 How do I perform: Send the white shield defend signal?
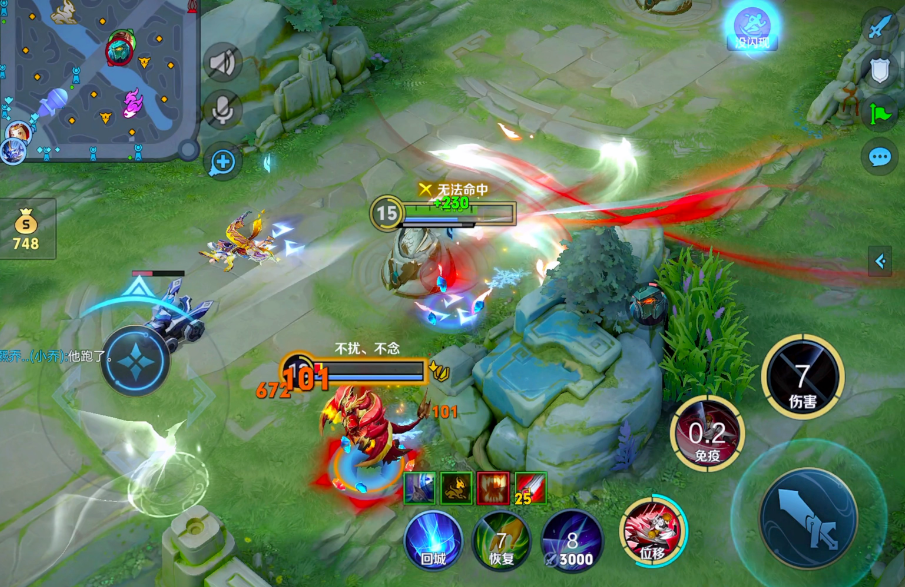tap(880, 70)
